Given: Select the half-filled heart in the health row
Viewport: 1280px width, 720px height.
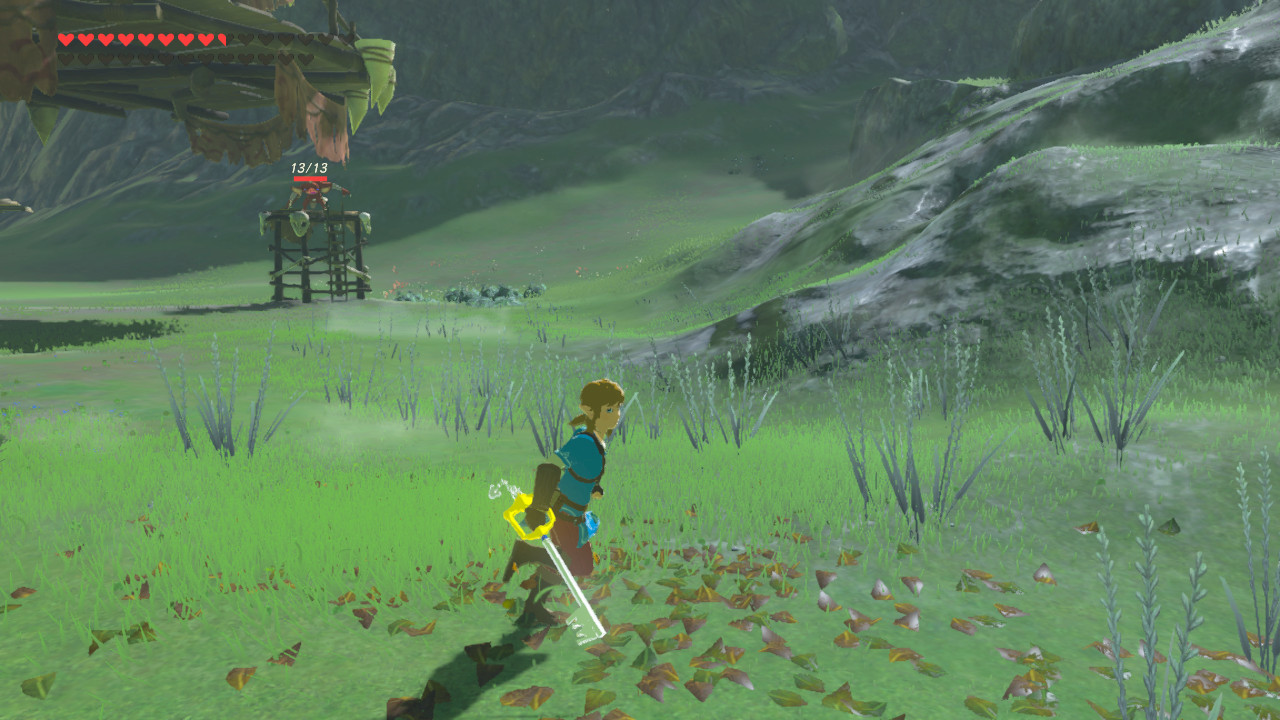Looking at the screenshot, I should 222,40.
